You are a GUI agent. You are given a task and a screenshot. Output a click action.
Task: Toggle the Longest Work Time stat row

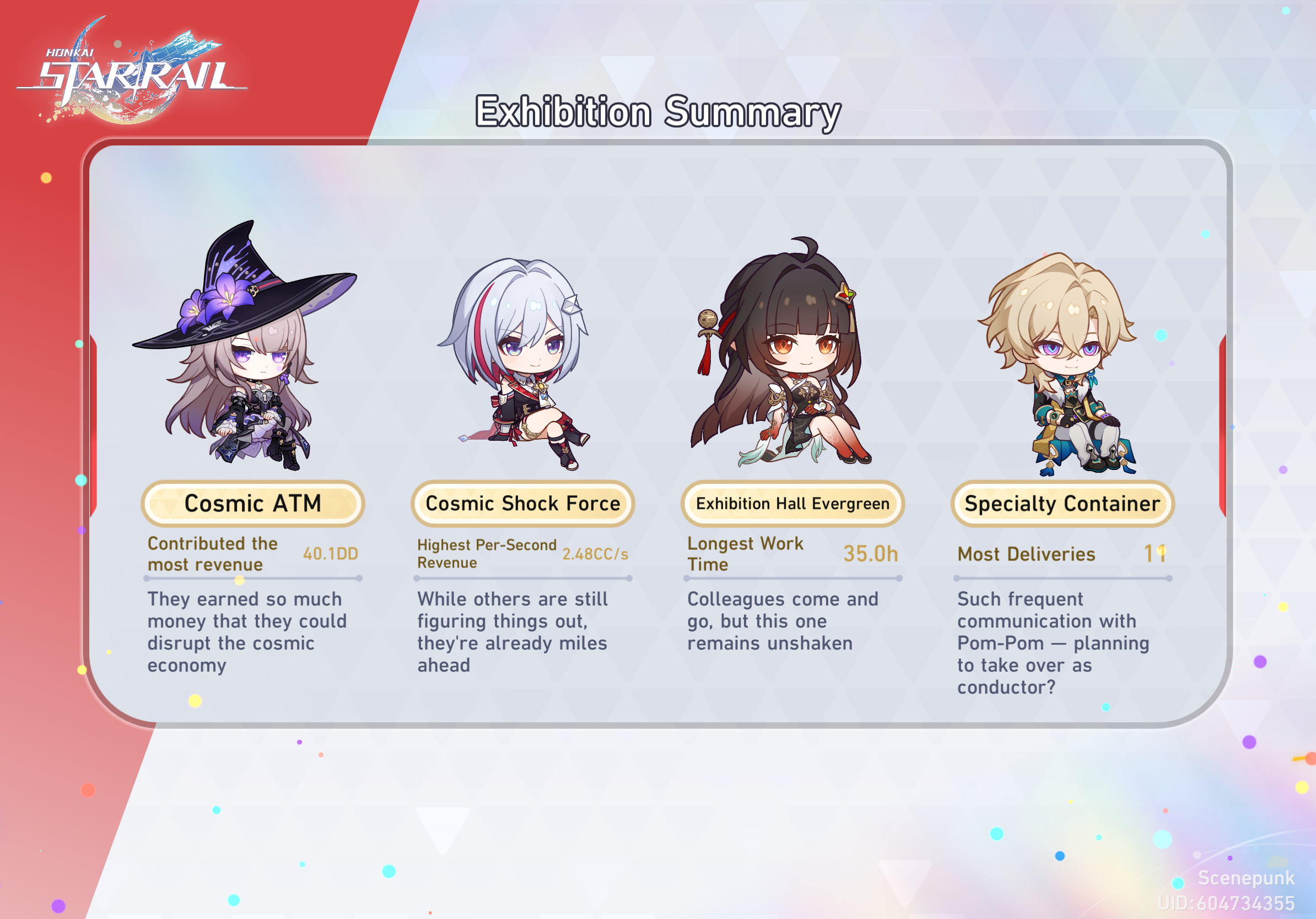coord(745,553)
